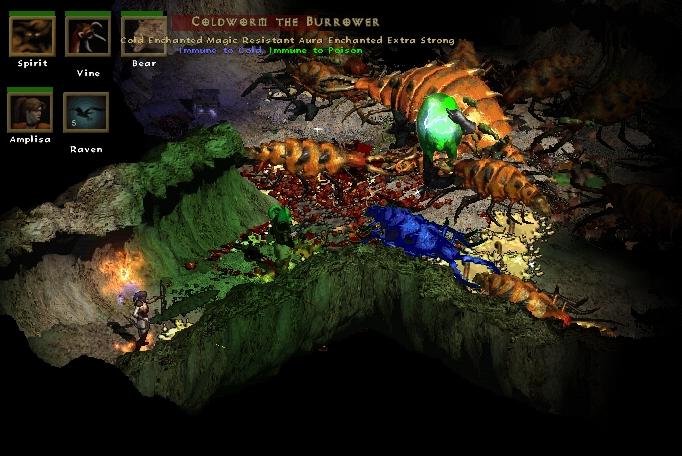Choose the Bear summon portrait
682x456 pixels.
(x=143, y=35)
